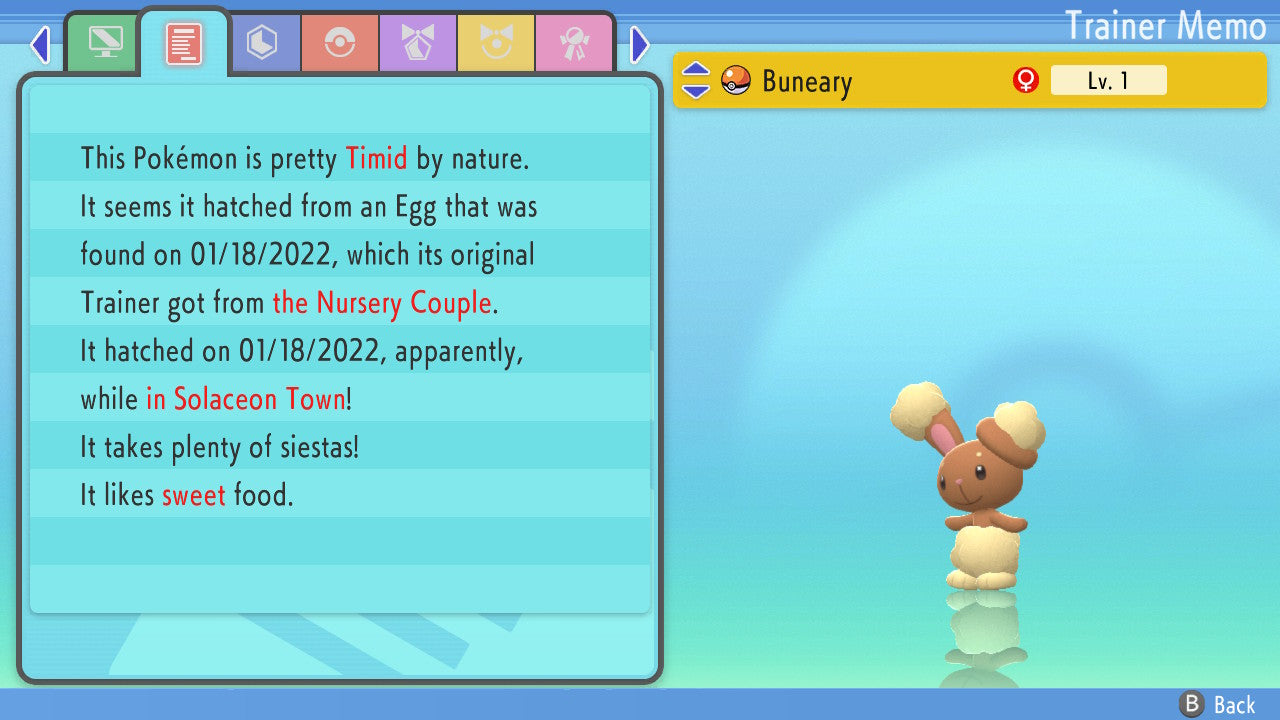Open the pink ribbons tab

pos(574,43)
